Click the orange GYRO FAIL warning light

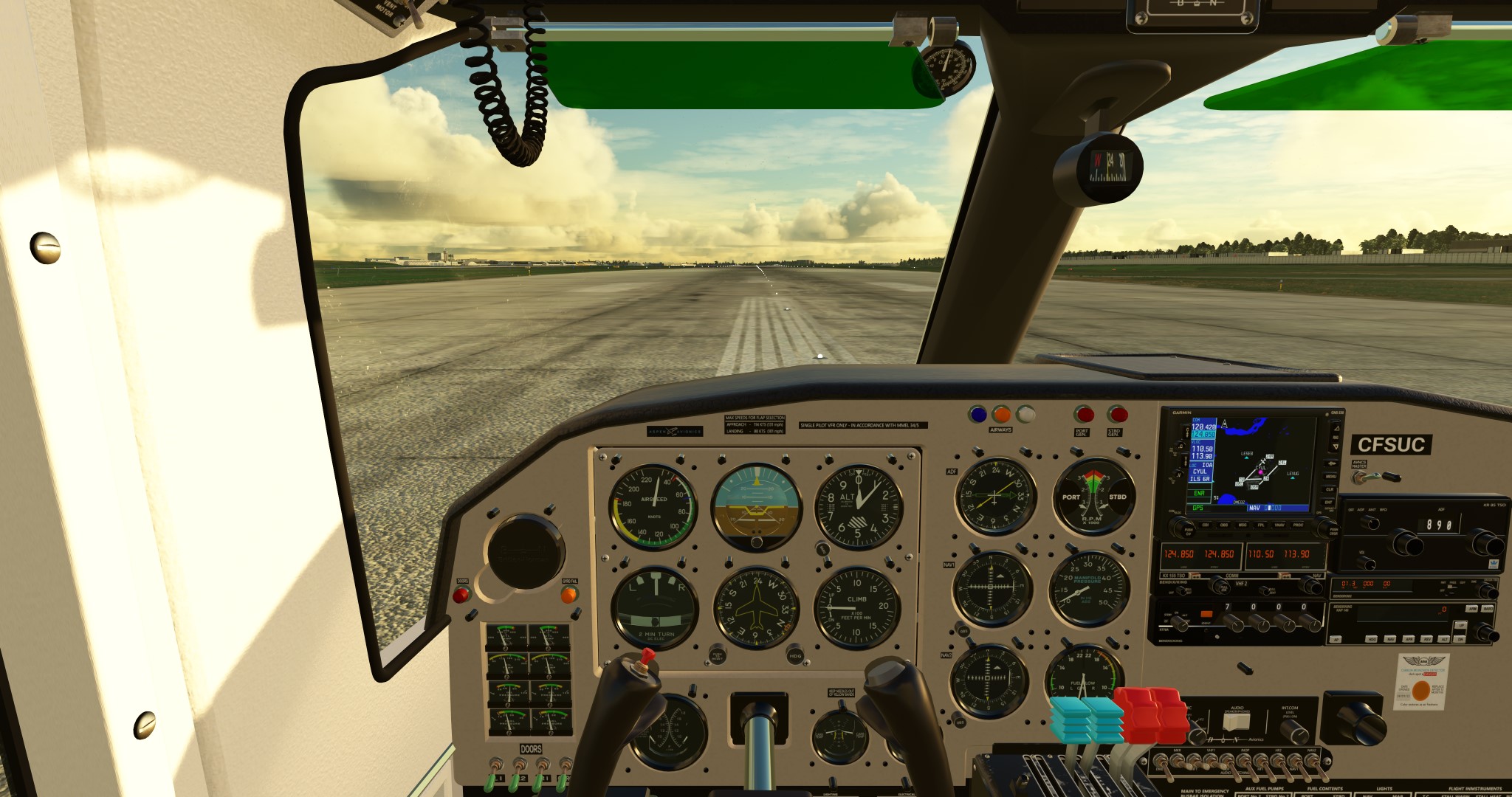pyautogui.click(x=568, y=595)
